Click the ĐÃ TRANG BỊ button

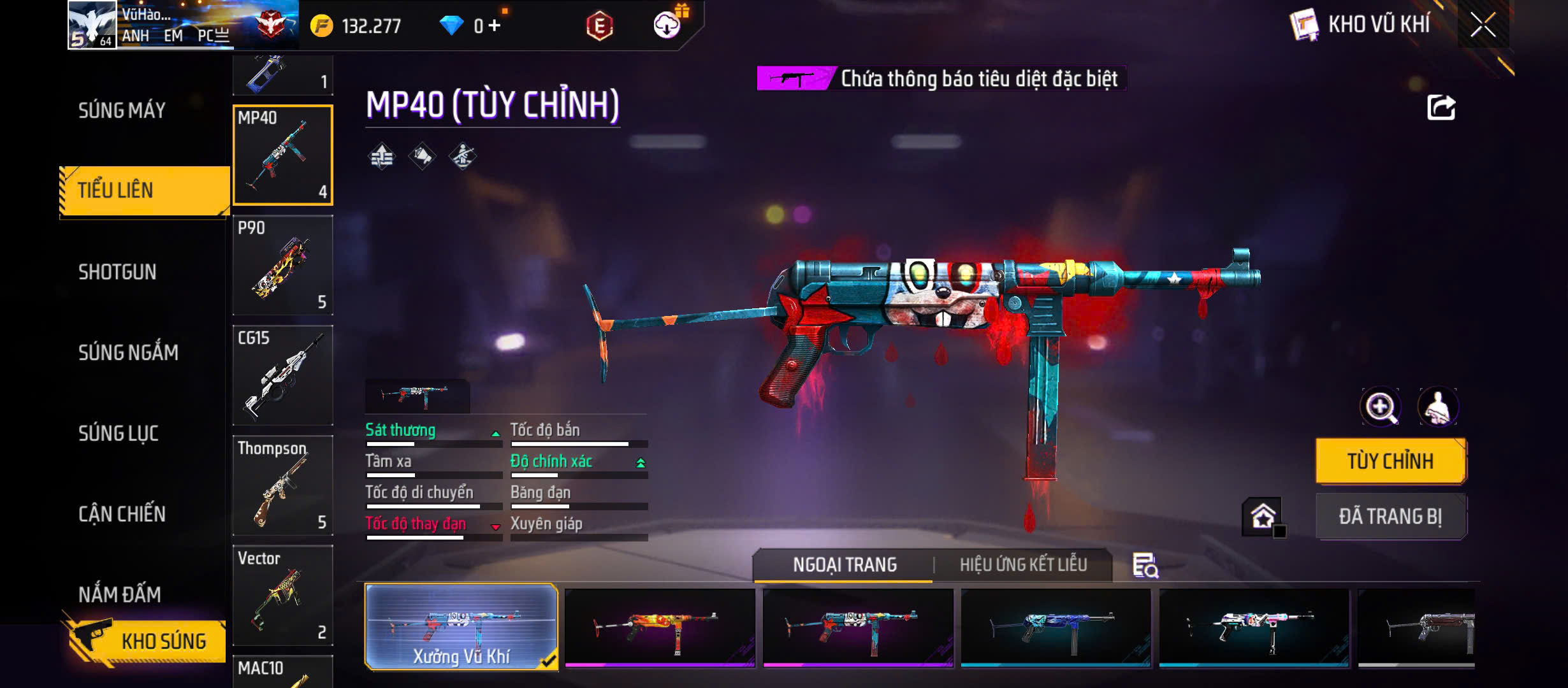(1390, 516)
